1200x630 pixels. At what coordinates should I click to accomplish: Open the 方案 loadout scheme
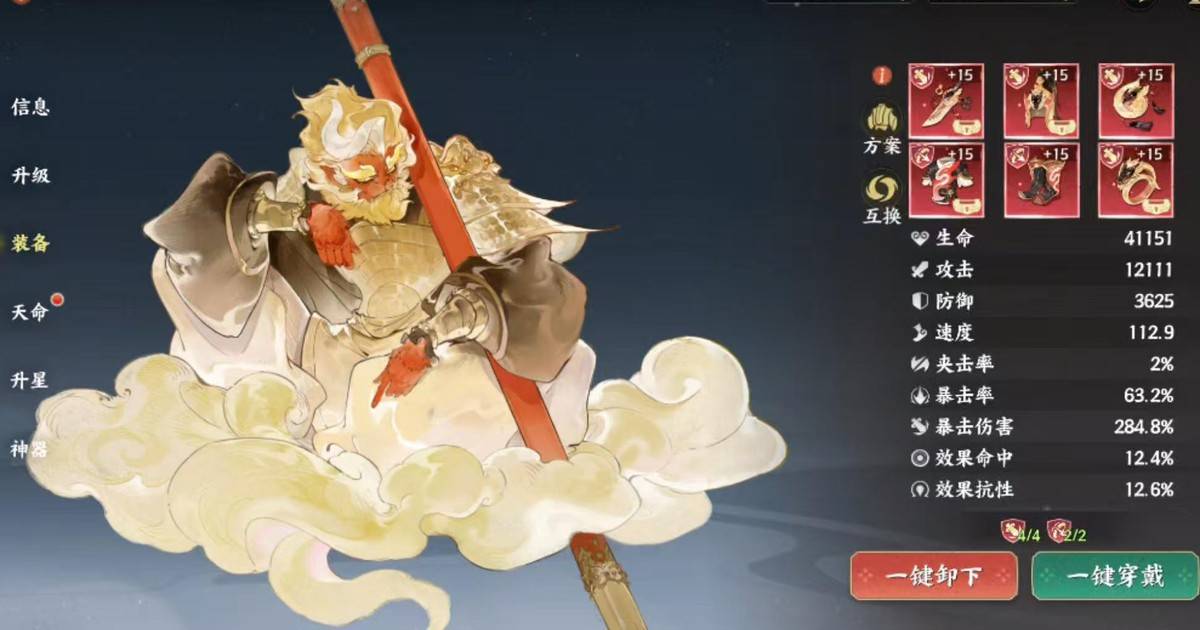click(882, 129)
